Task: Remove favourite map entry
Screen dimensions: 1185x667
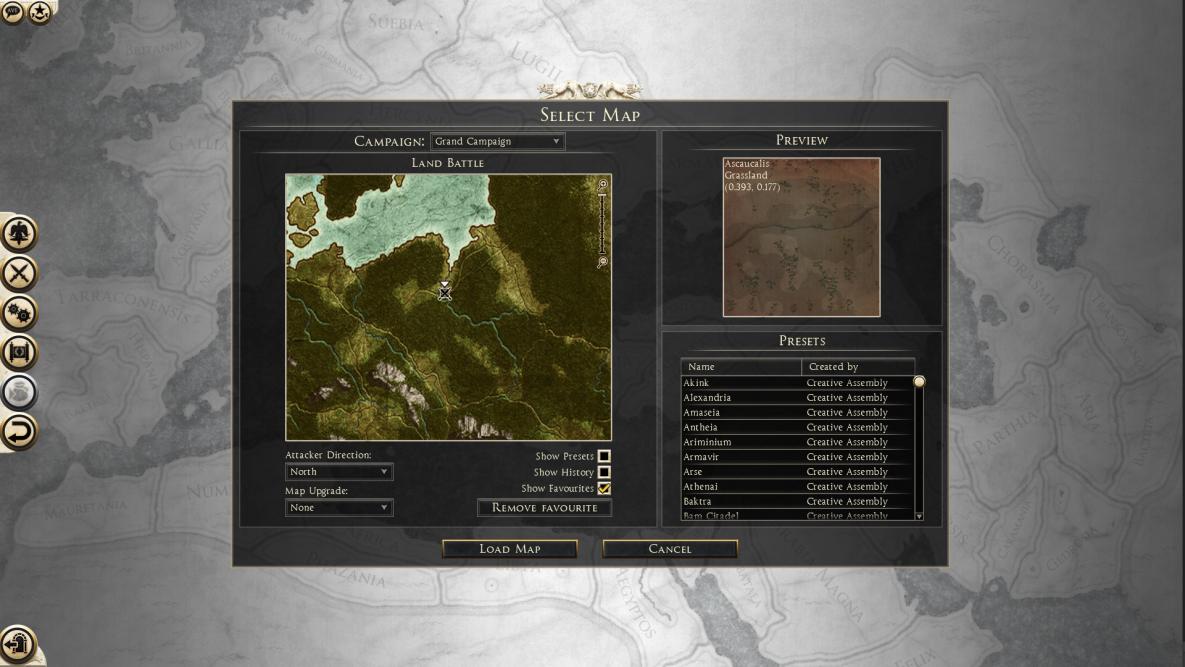Action: click(544, 508)
